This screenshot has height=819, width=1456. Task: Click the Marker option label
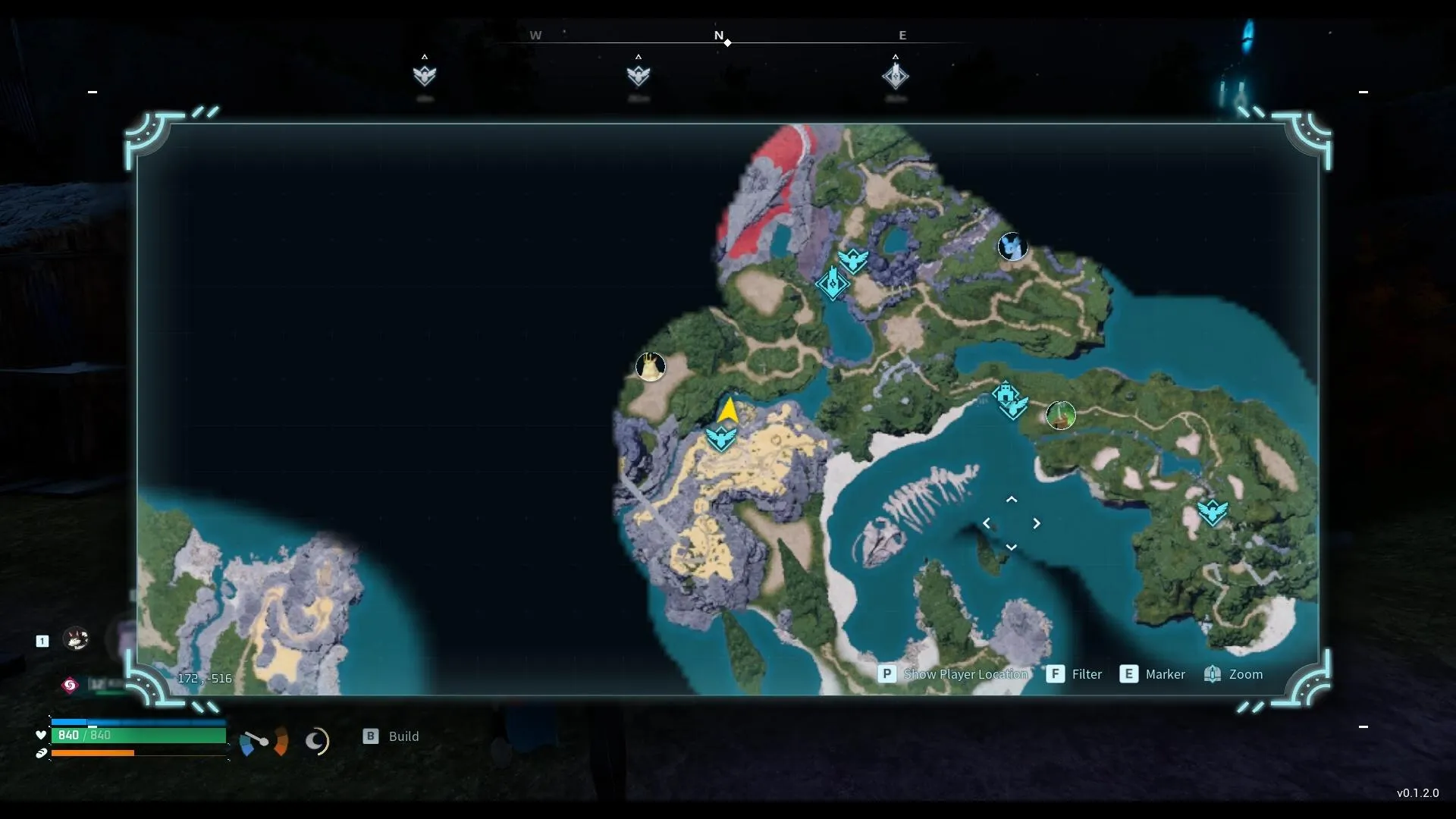tap(1165, 674)
